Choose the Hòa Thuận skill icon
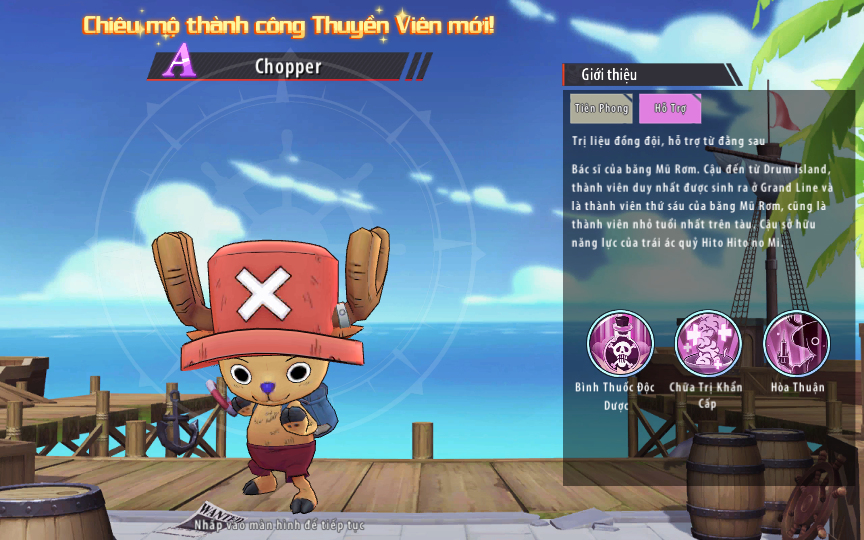 [x=796, y=343]
